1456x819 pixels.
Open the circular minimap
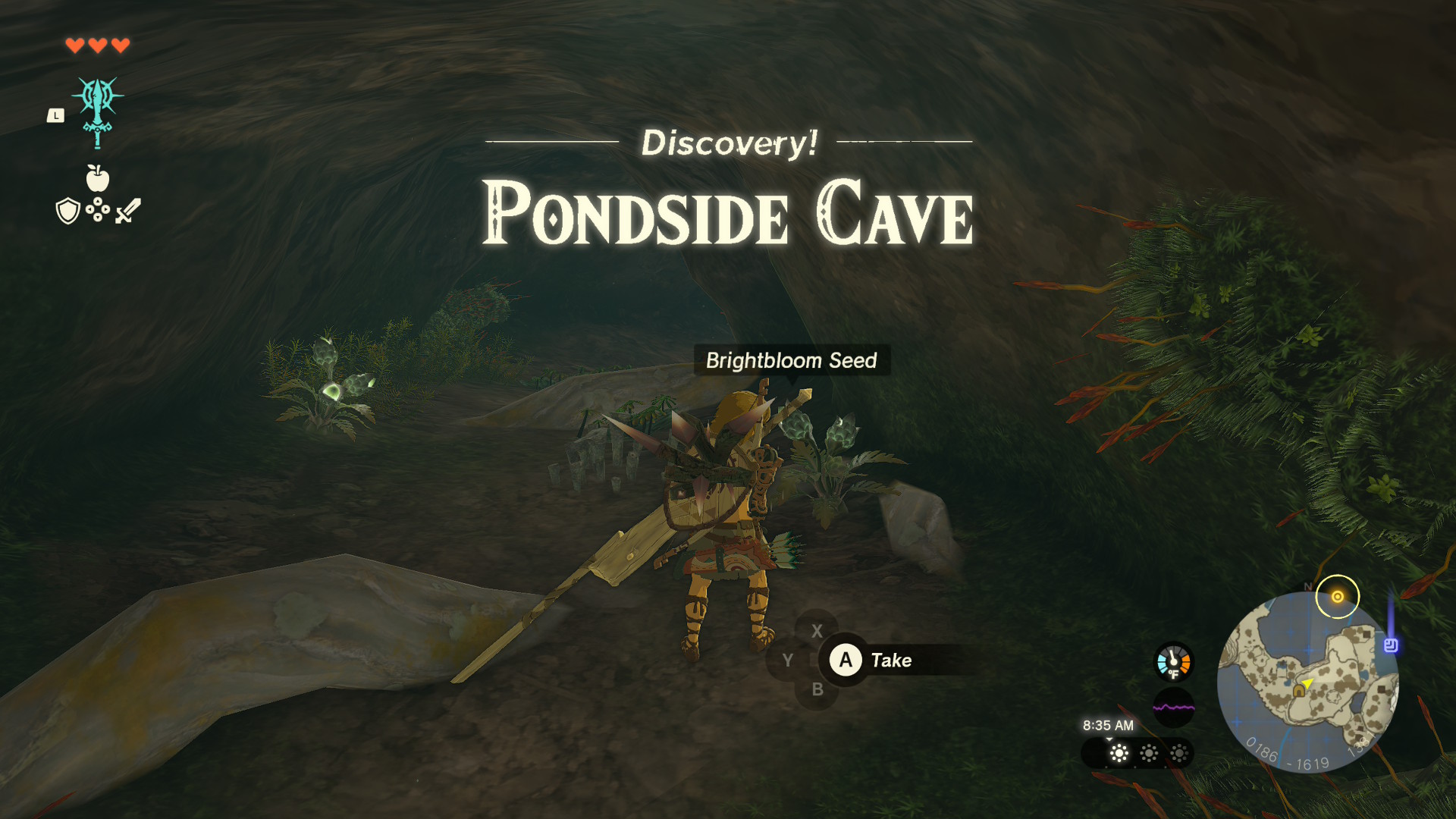[1307, 682]
